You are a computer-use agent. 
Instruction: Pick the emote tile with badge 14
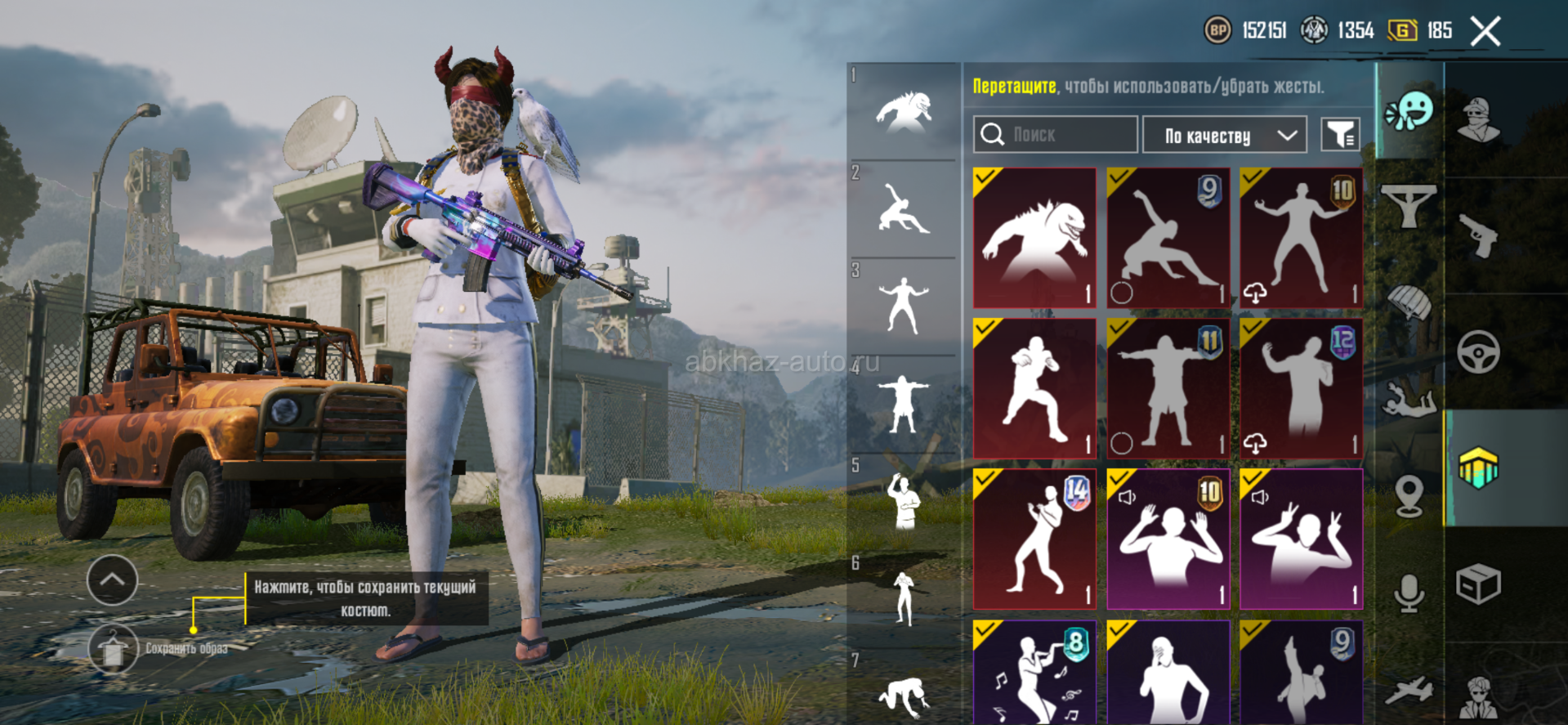[1034, 539]
